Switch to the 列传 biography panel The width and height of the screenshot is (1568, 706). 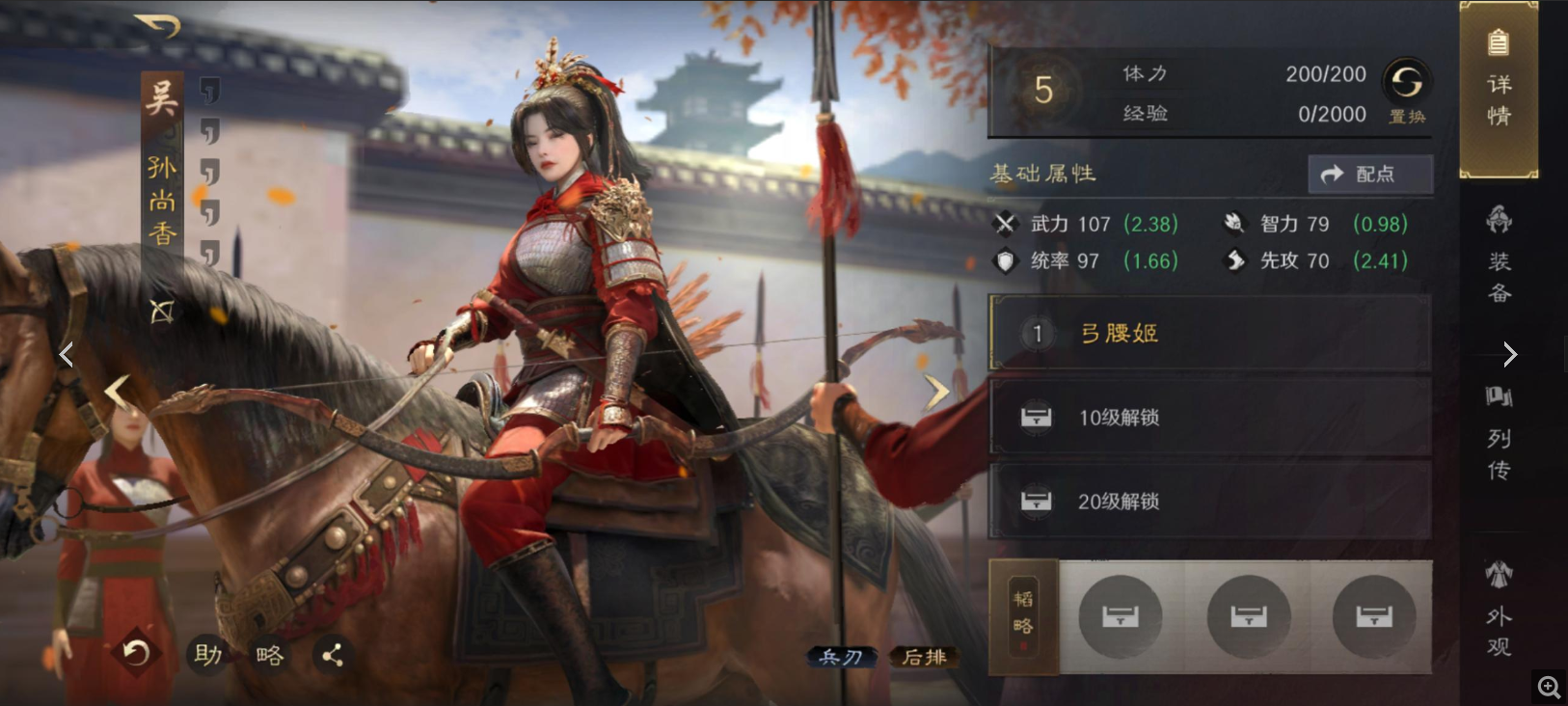coord(1498,439)
